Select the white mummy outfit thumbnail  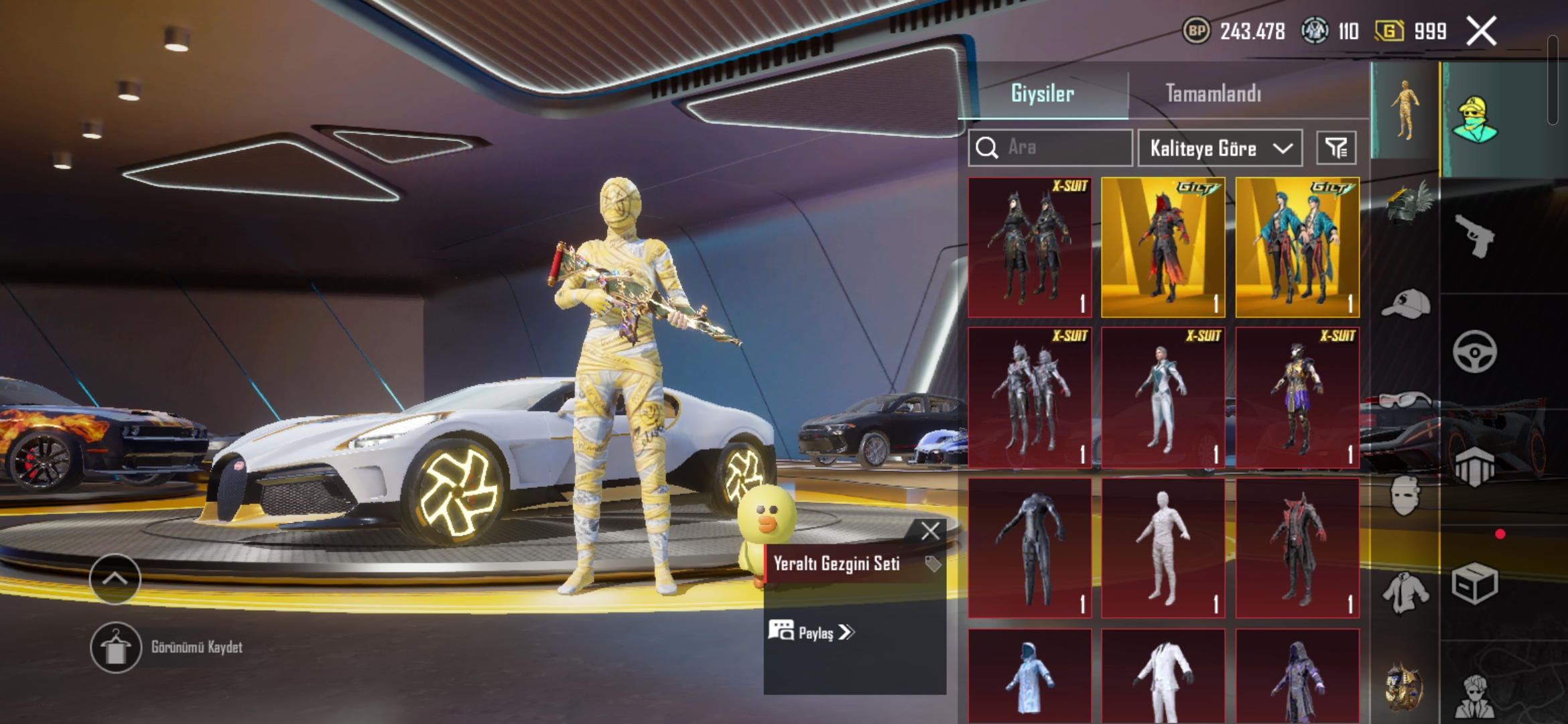coord(1163,548)
